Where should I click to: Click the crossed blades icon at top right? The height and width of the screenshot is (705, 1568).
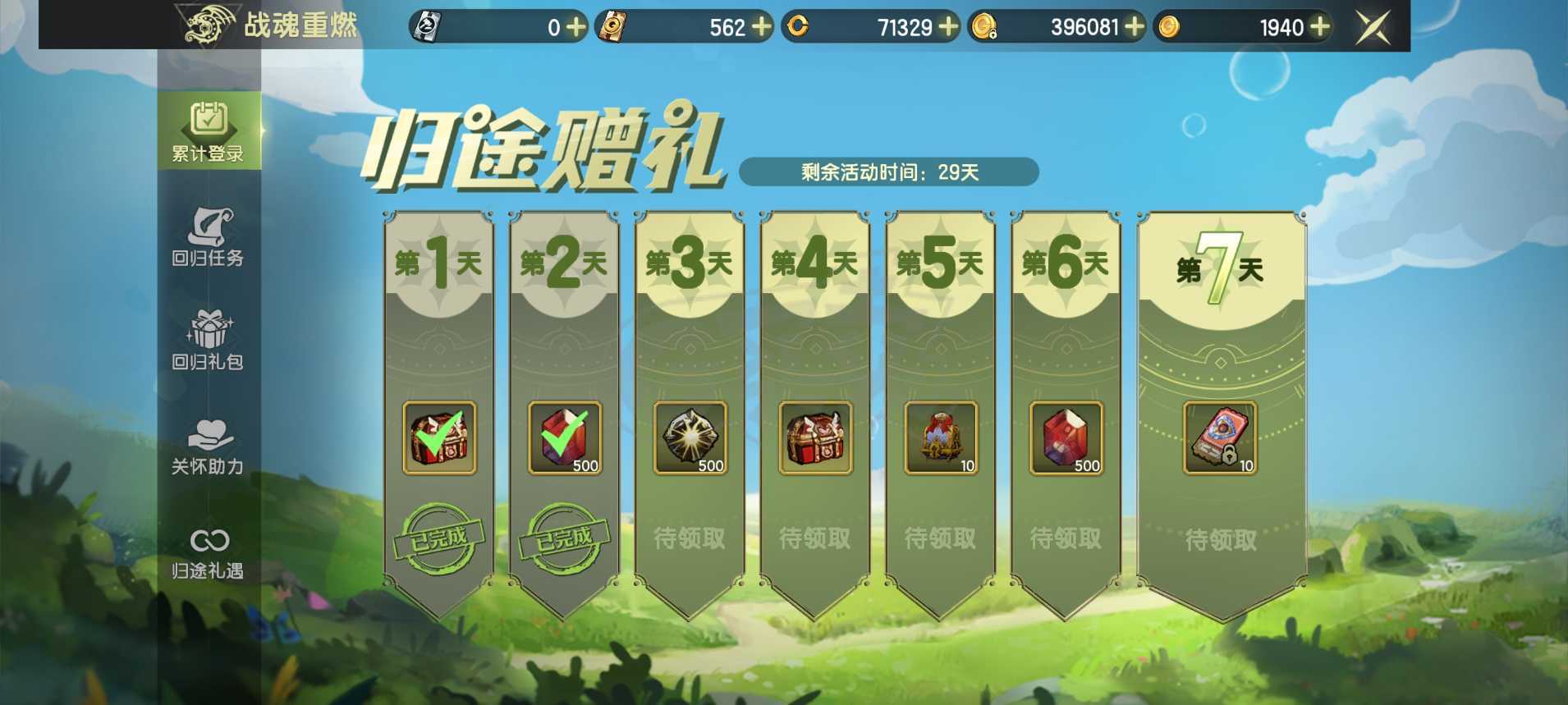click(x=1371, y=25)
